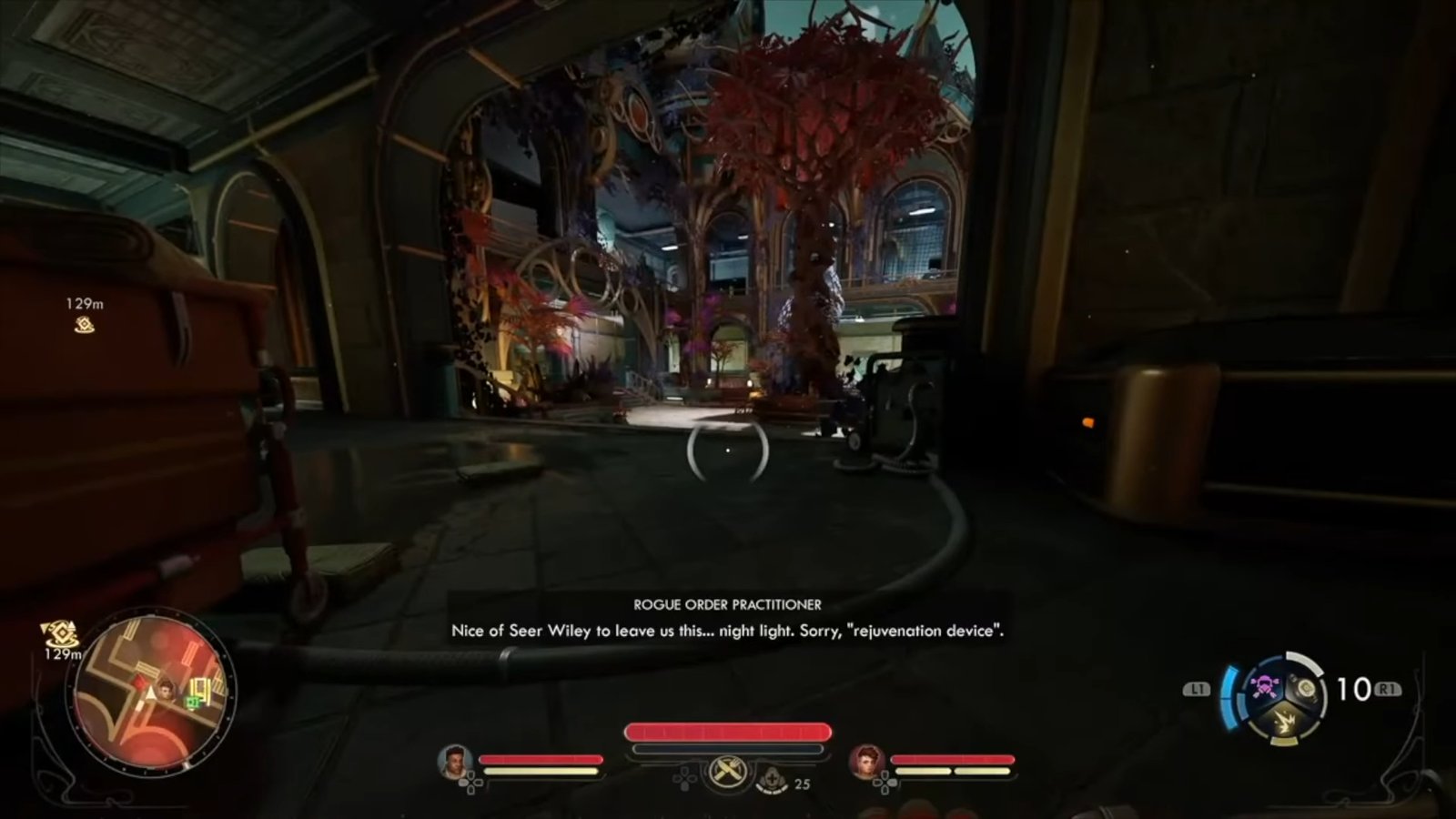Click the ammo count number 10
The width and height of the screenshot is (1456, 819).
pyautogui.click(x=1353, y=687)
